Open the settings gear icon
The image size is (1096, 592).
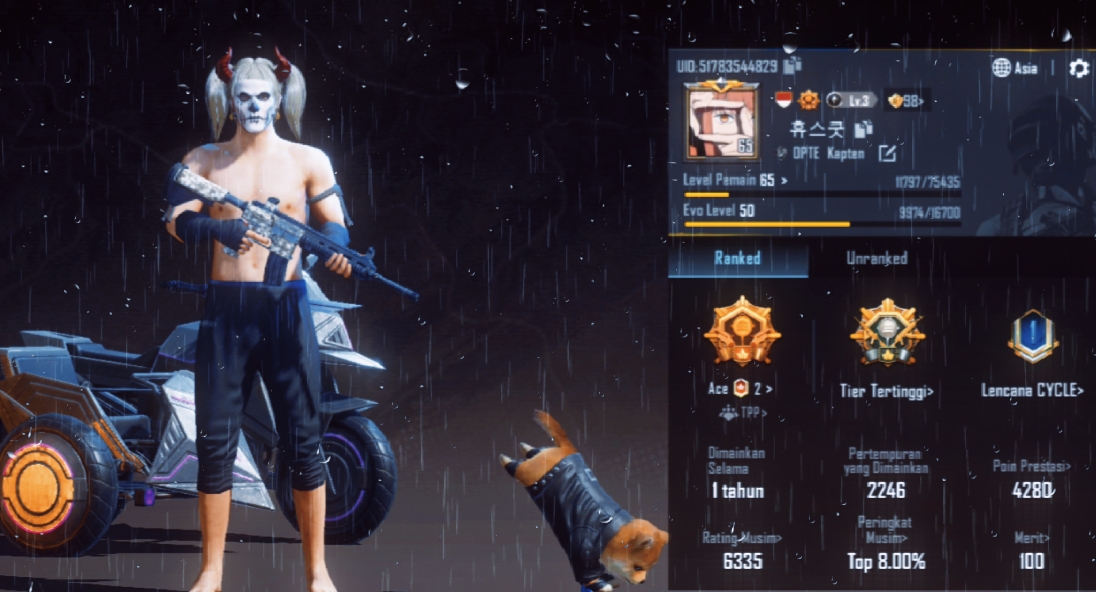tap(1078, 68)
